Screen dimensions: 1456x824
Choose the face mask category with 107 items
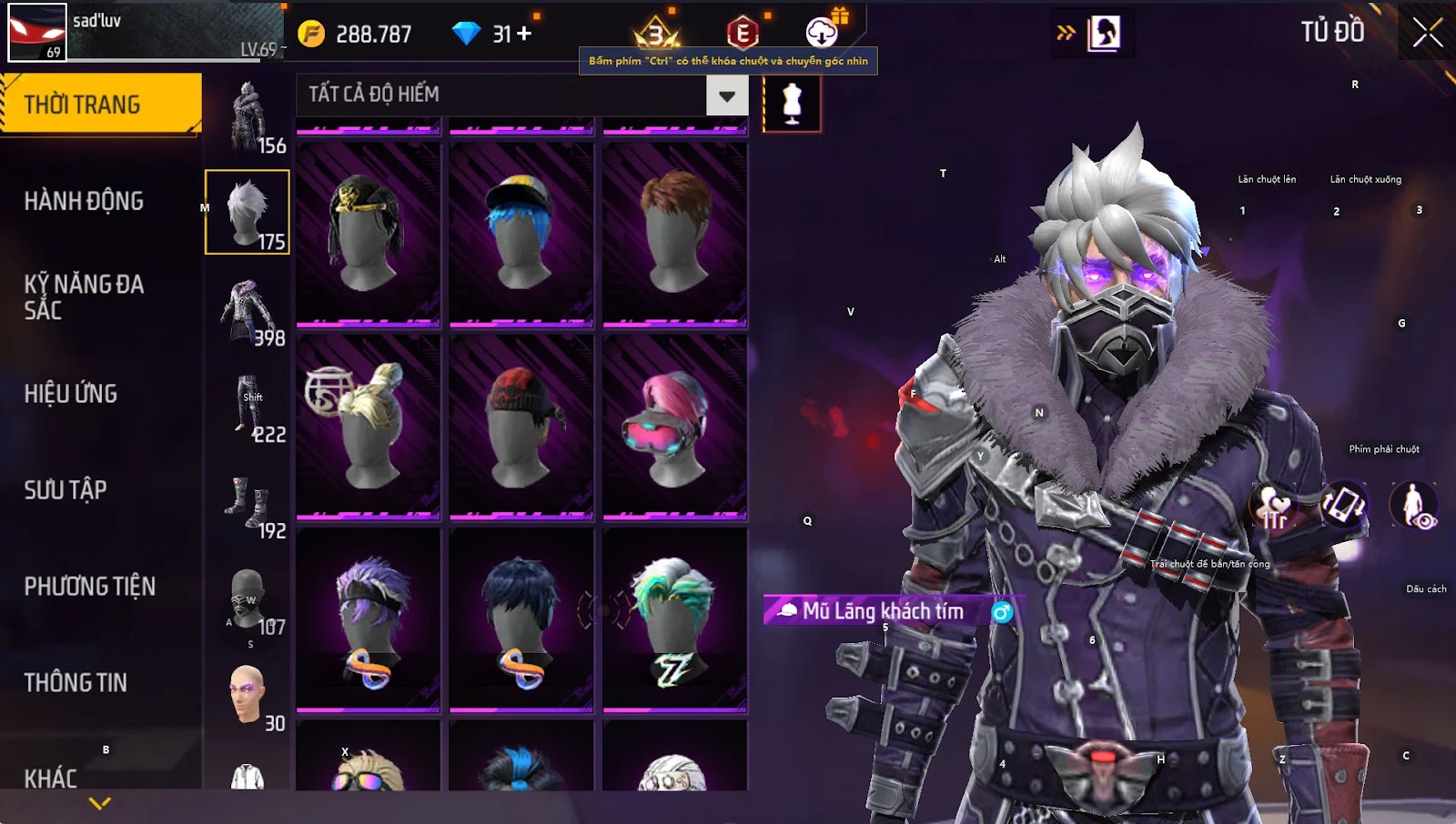point(248,598)
